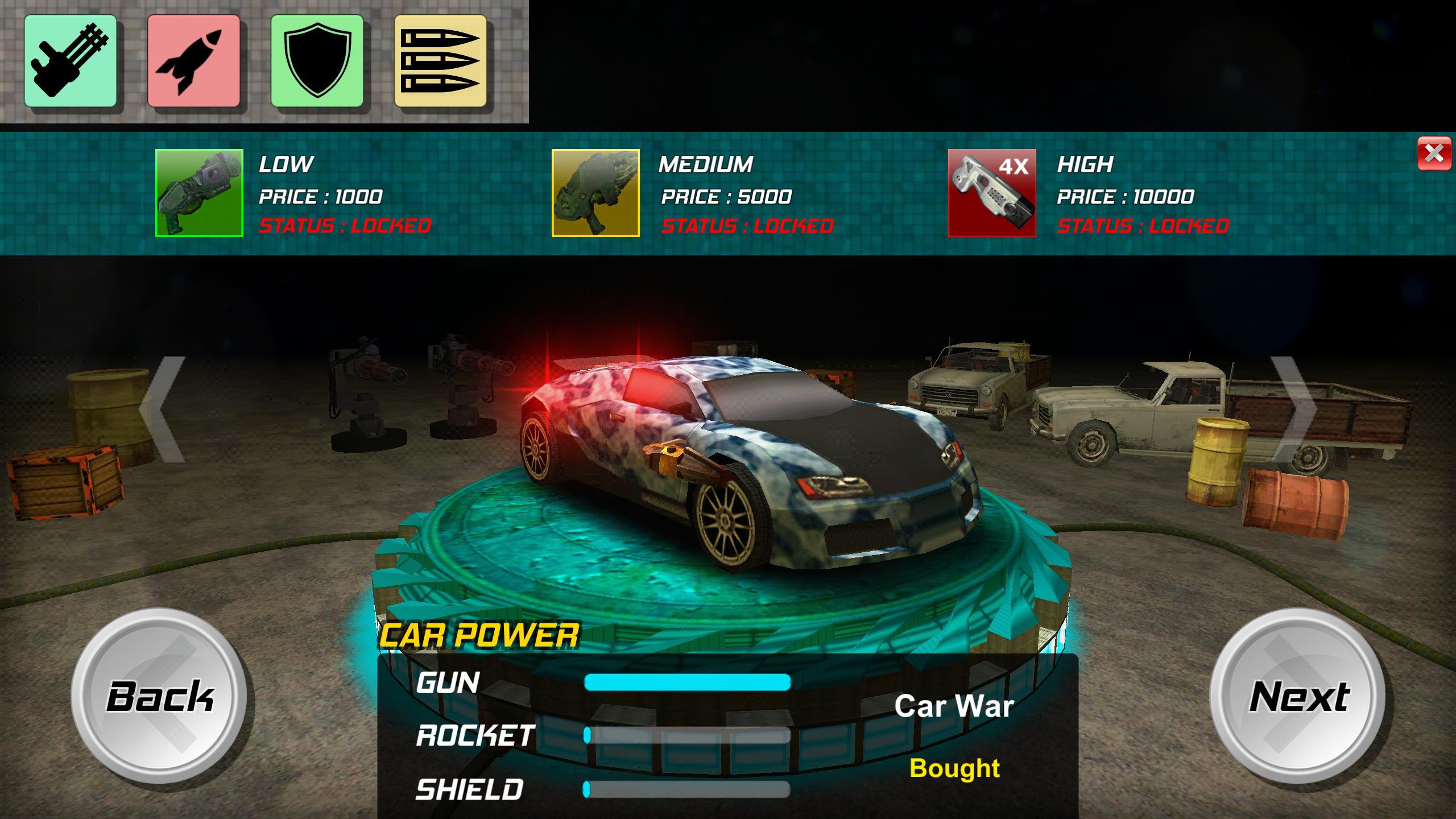1456x819 pixels.
Task: Pick the MEDIUM gun priced 5000
Action: point(595,193)
